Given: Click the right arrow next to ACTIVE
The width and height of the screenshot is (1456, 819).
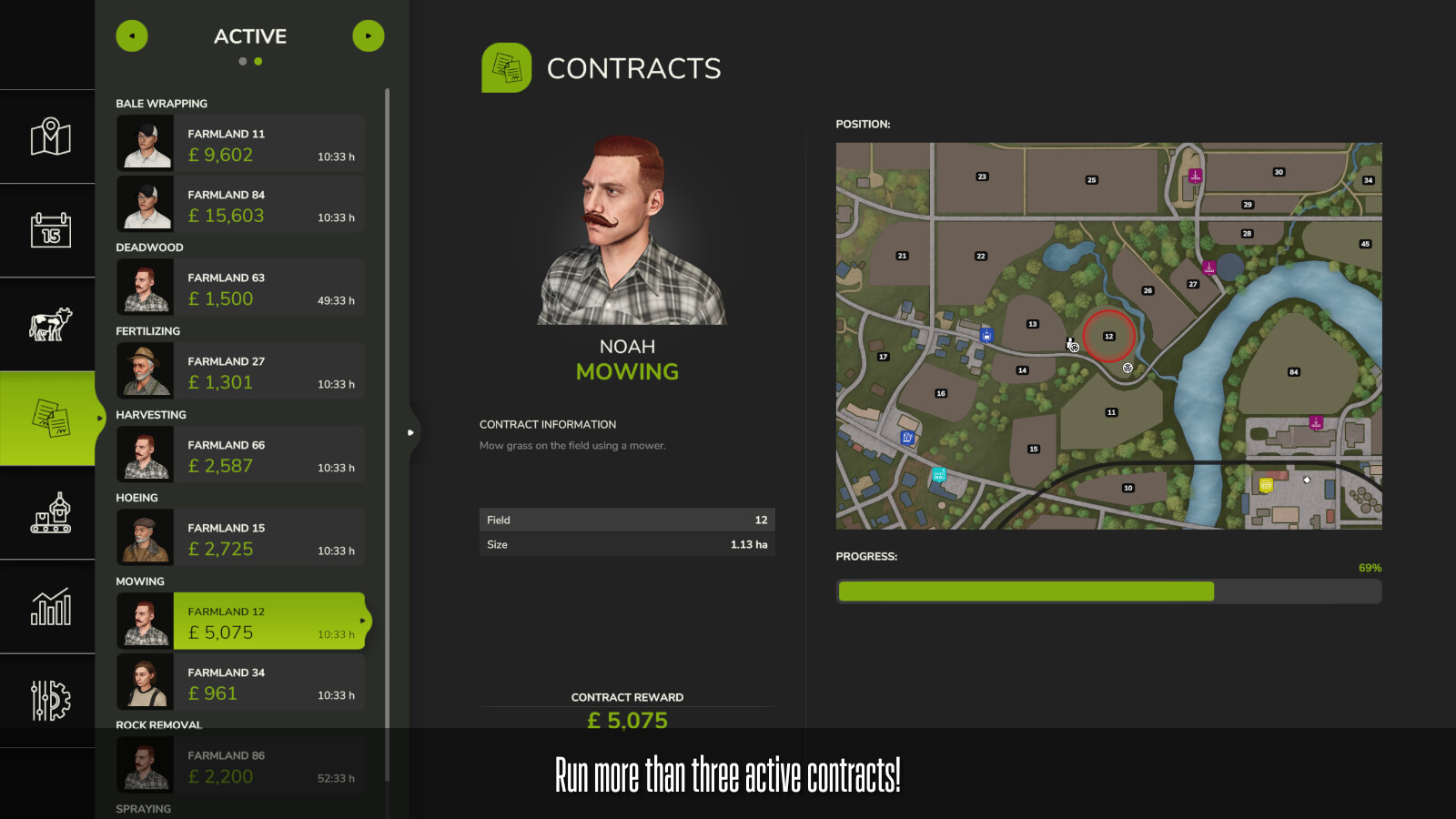Looking at the screenshot, I should [369, 35].
